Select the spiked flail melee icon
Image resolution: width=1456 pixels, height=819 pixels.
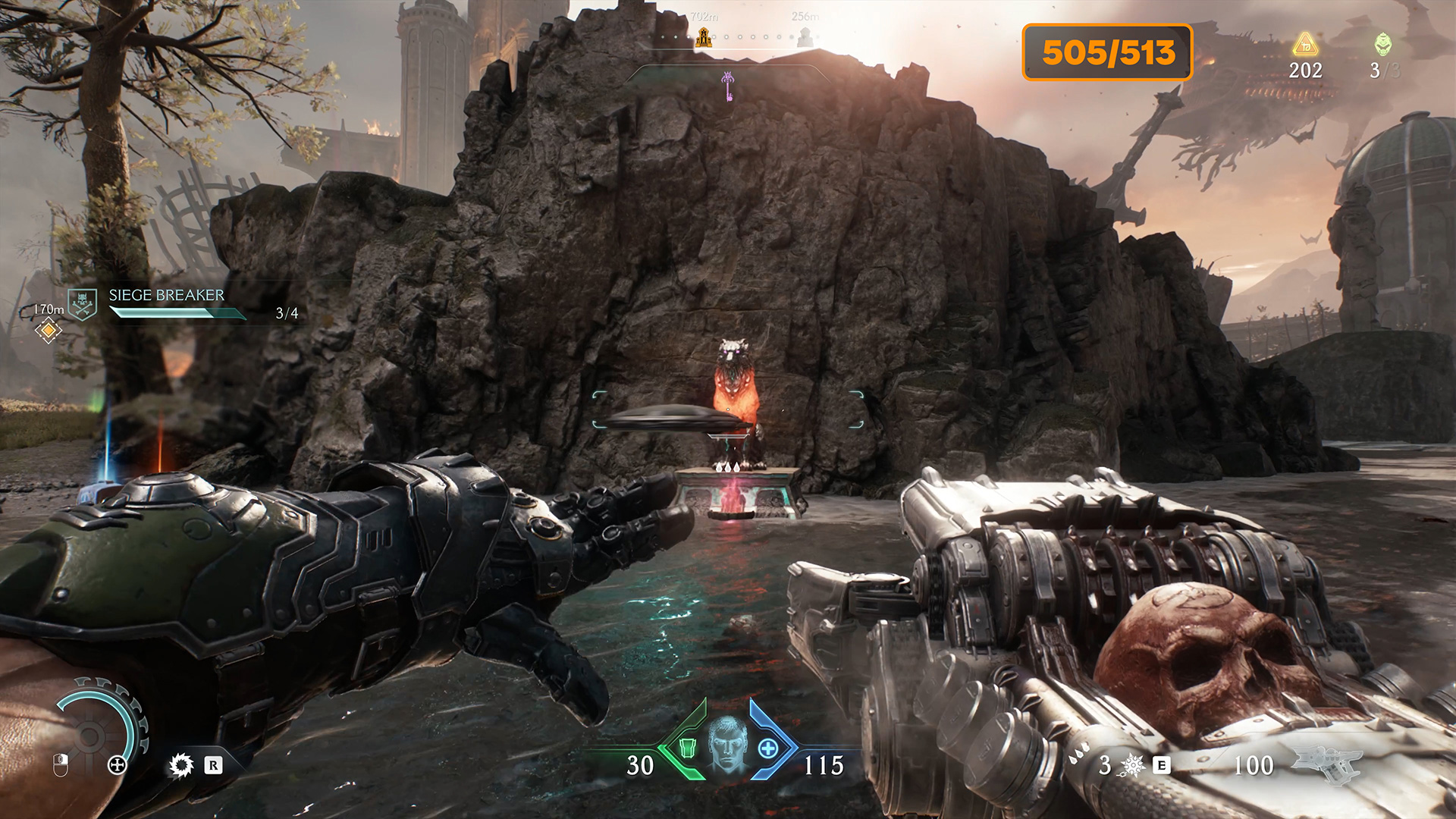pos(1133,765)
